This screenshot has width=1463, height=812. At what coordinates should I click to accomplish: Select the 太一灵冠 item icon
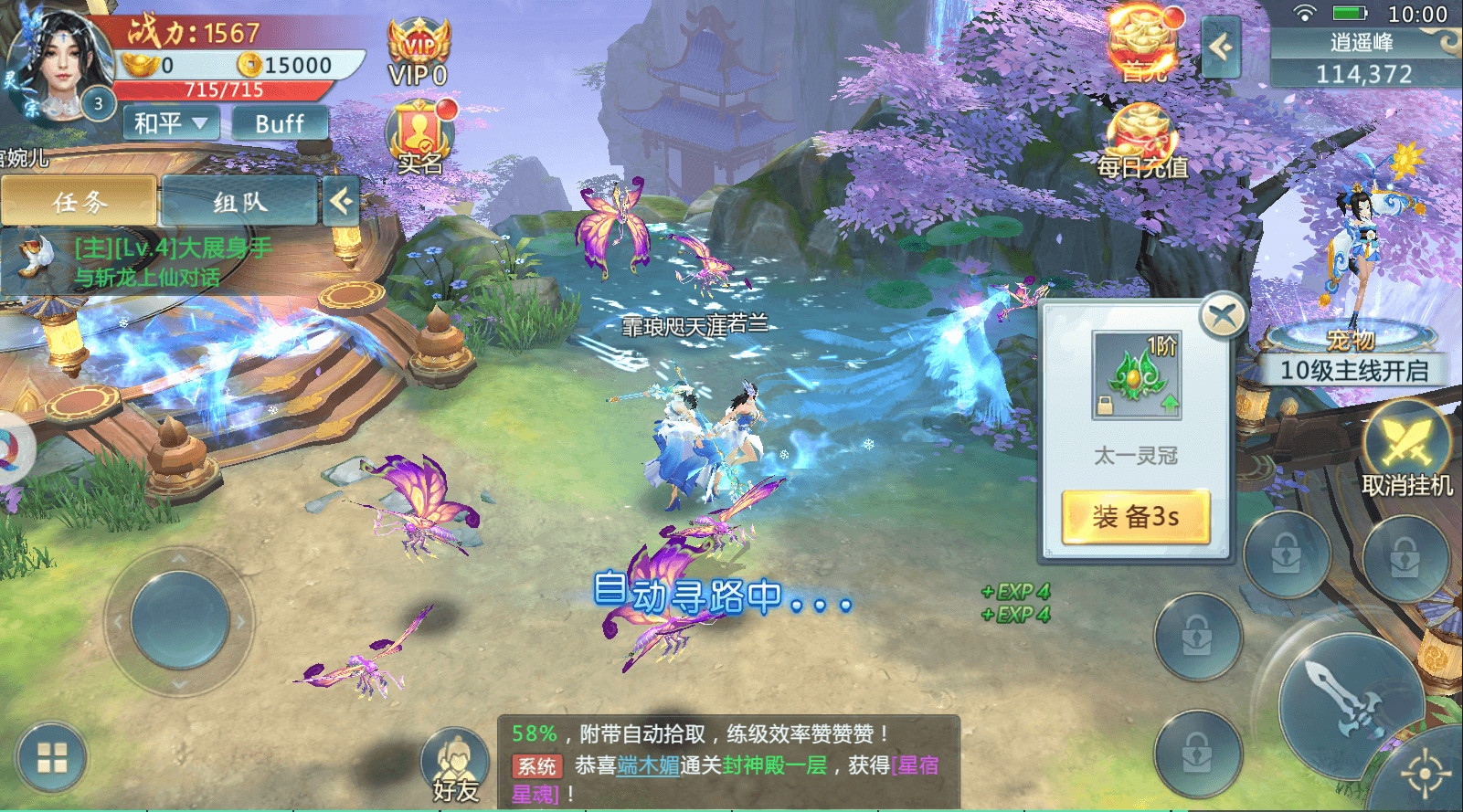point(1137,375)
